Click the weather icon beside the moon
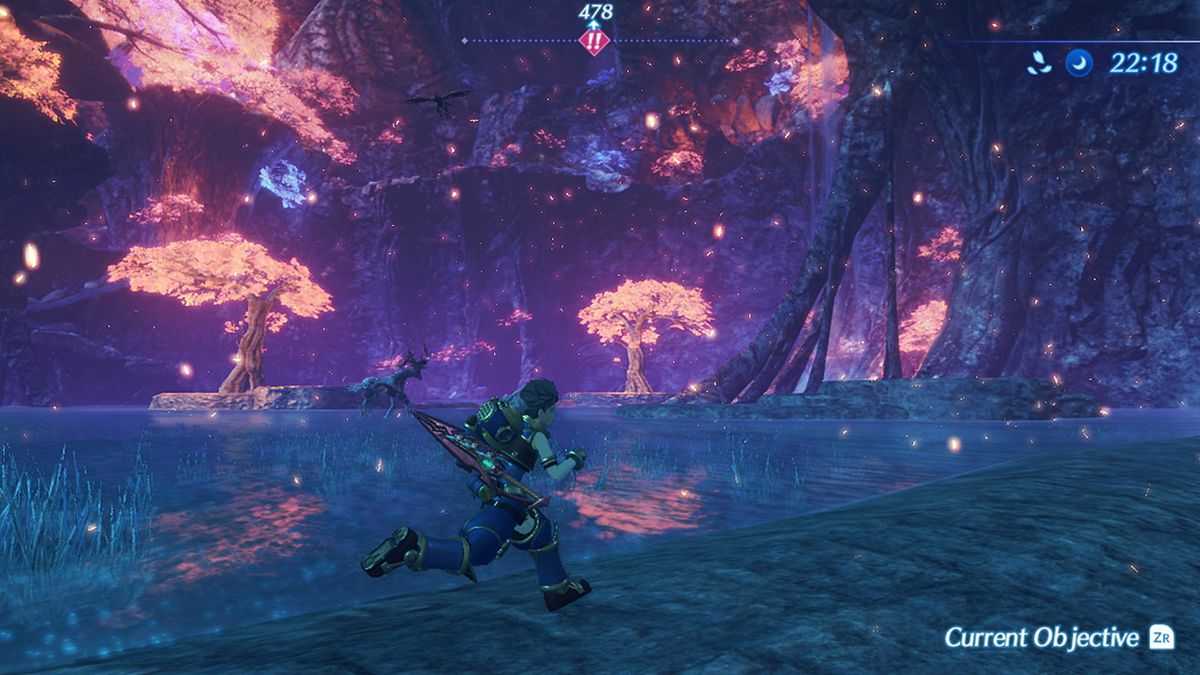The image size is (1200, 675). tap(1039, 63)
